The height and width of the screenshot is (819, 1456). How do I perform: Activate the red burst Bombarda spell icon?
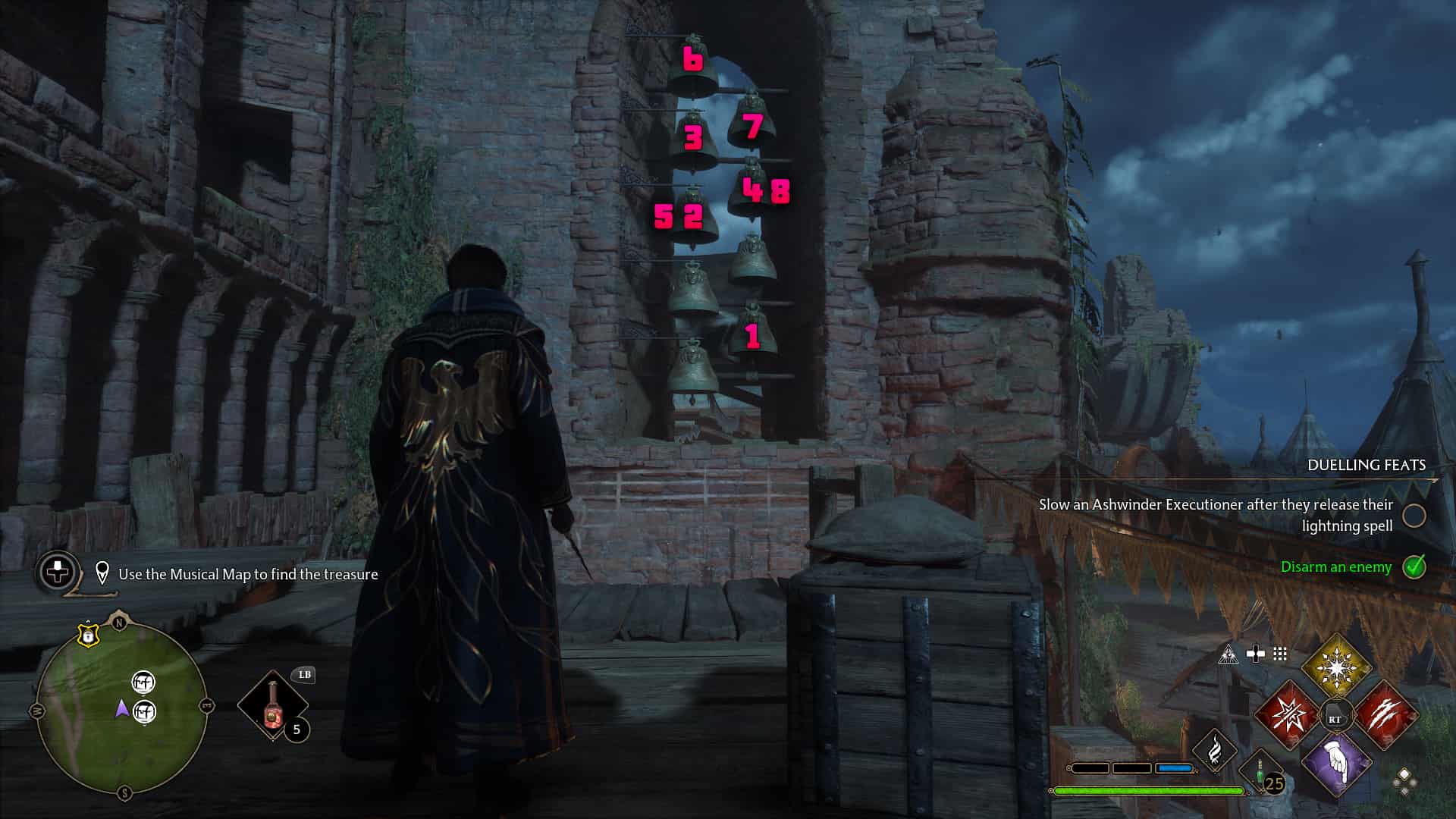(1290, 714)
